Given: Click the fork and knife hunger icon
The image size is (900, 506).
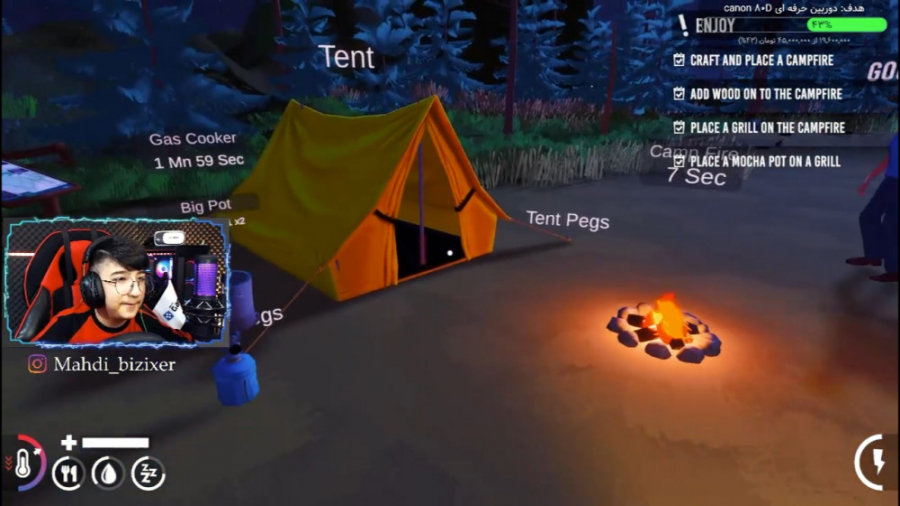Looking at the screenshot, I should tap(68, 473).
